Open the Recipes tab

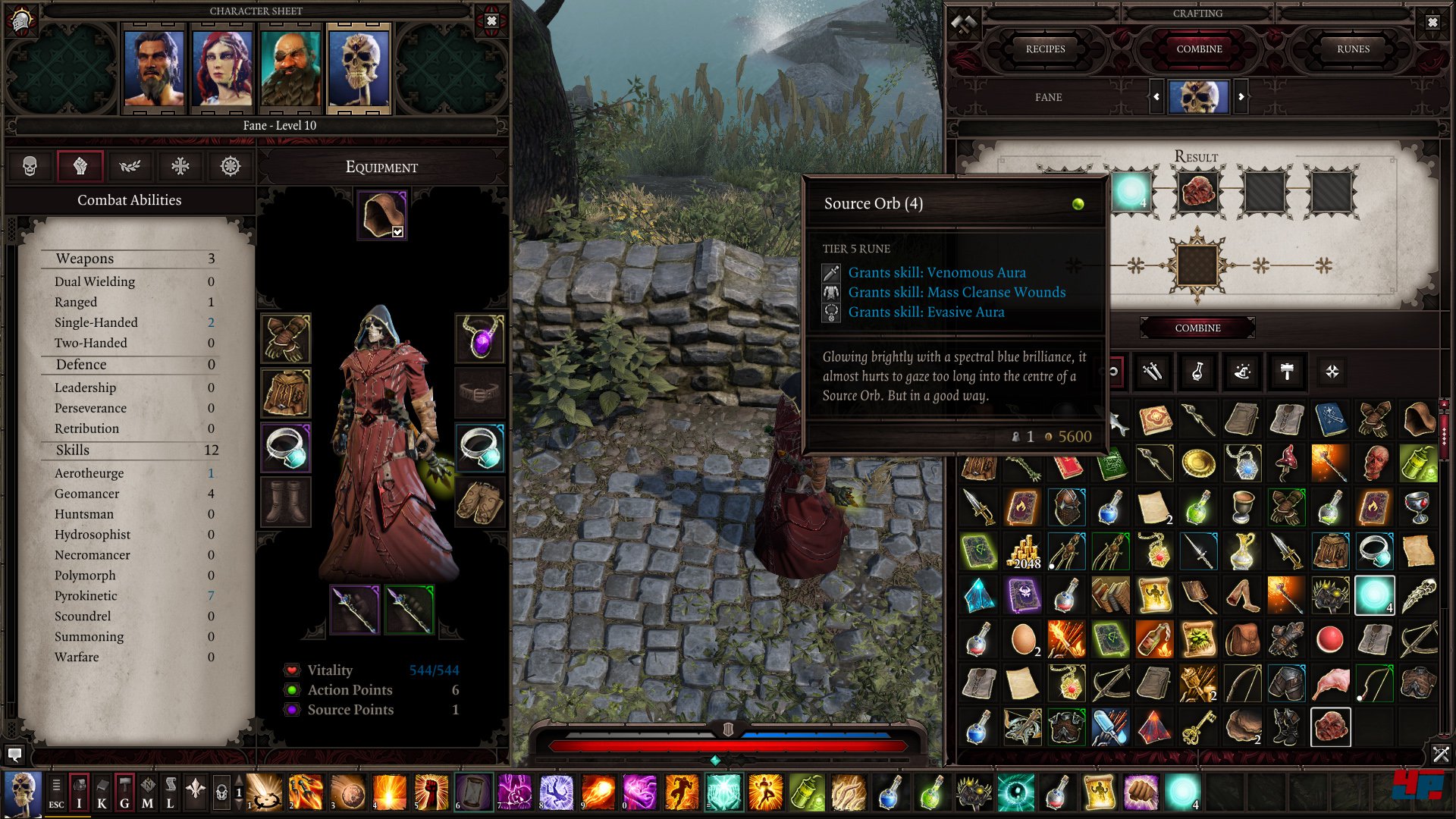tap(1045, 49)
